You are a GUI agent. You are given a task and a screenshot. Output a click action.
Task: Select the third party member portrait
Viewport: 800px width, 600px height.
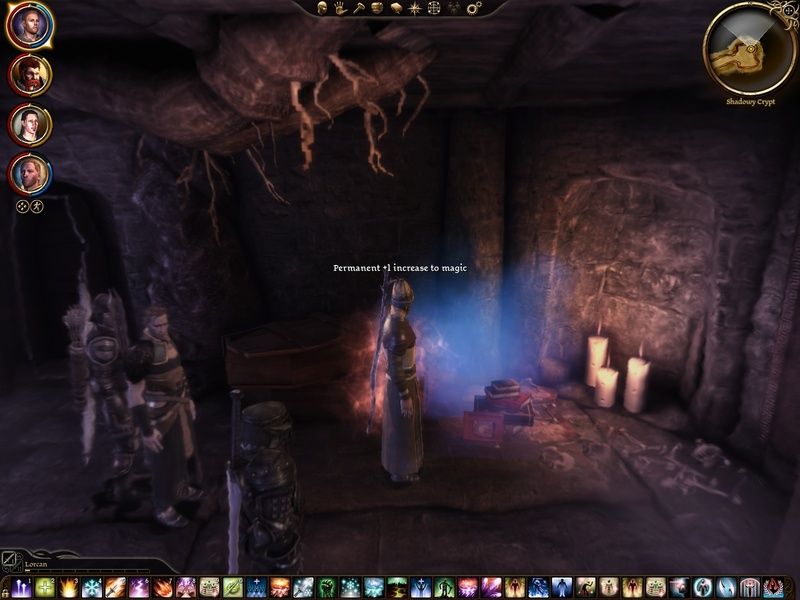(x=29, y=125)
